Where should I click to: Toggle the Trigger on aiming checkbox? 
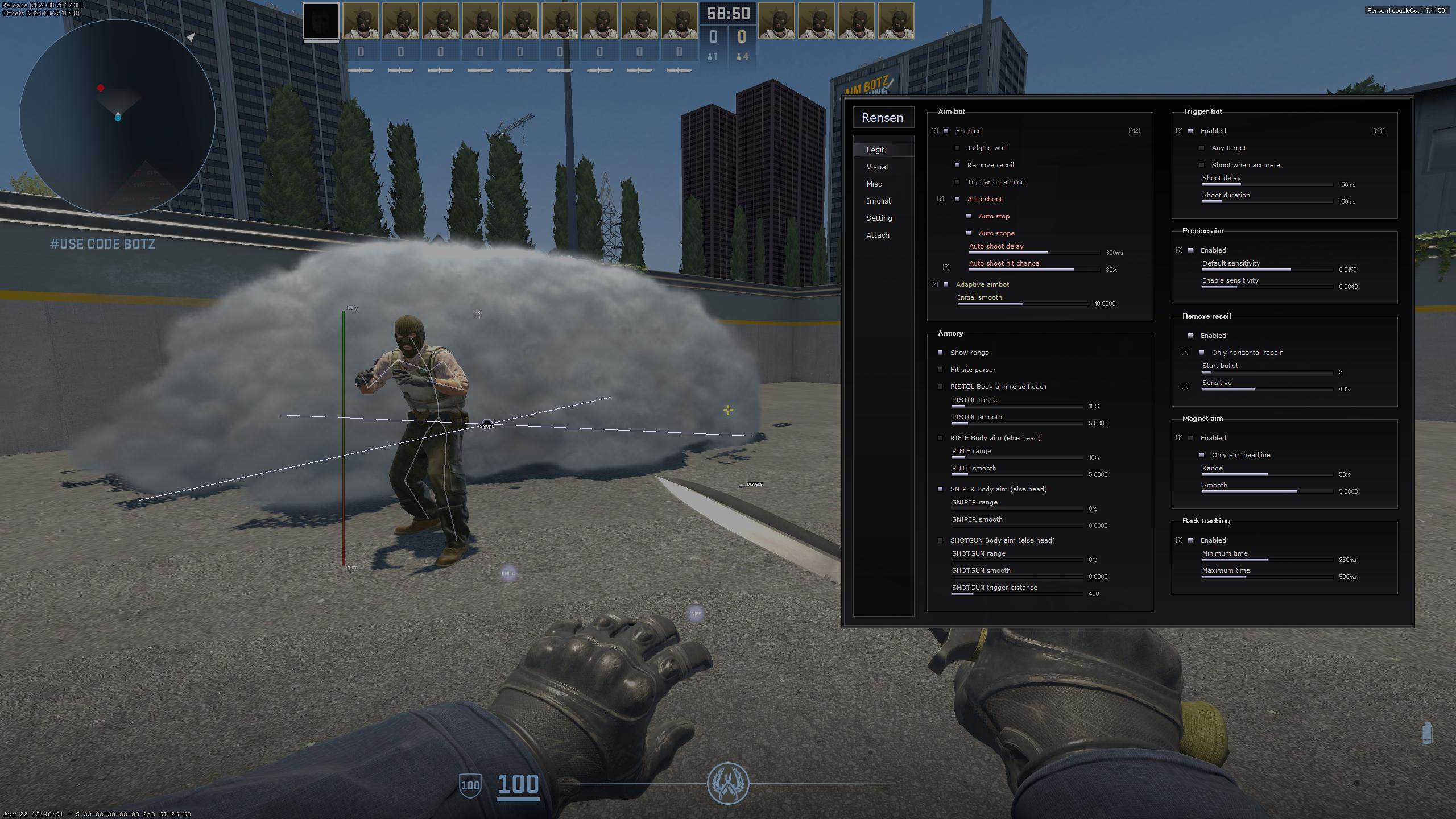(x=958, y=182)
